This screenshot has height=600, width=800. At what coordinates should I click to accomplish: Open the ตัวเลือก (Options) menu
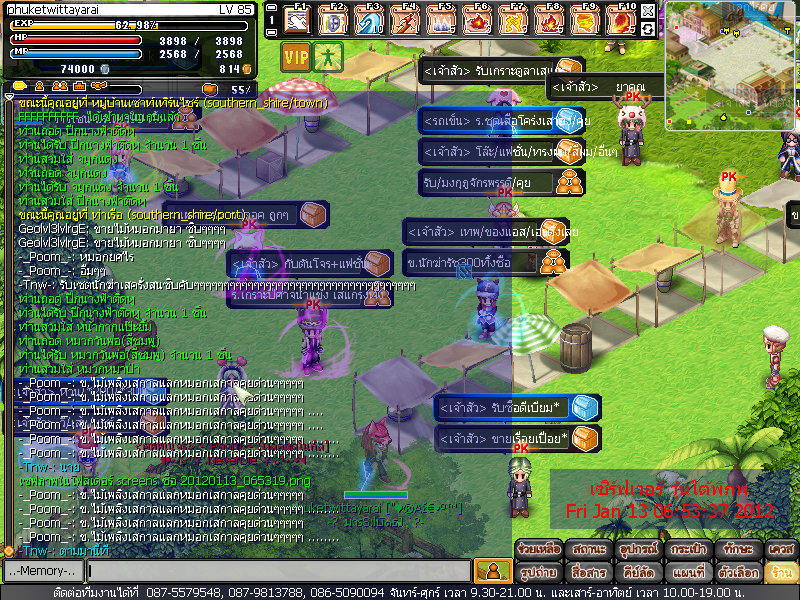click(734, 572)
